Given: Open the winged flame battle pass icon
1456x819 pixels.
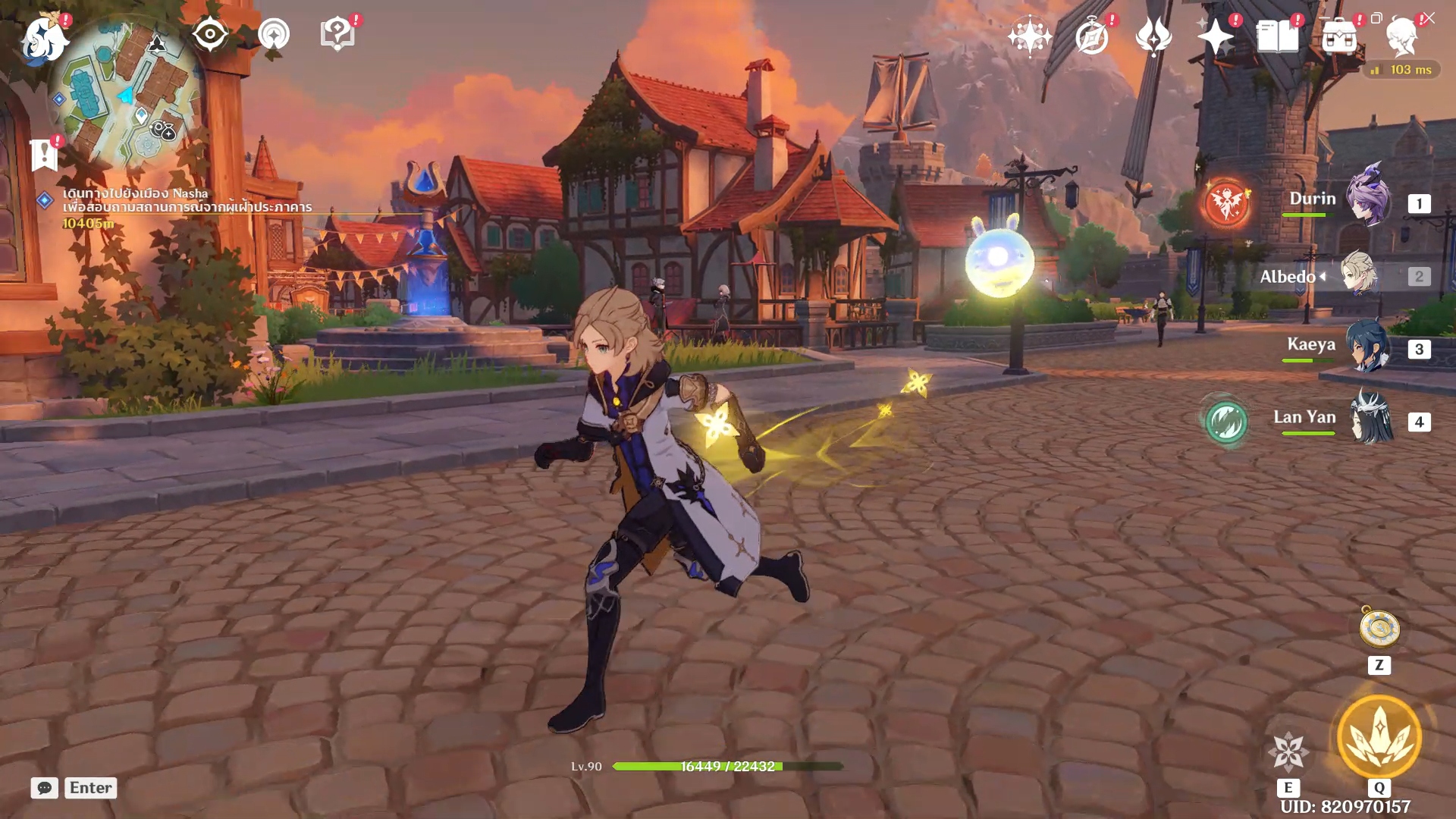Looking at the screenshot, I should [x=1153, y=36].
